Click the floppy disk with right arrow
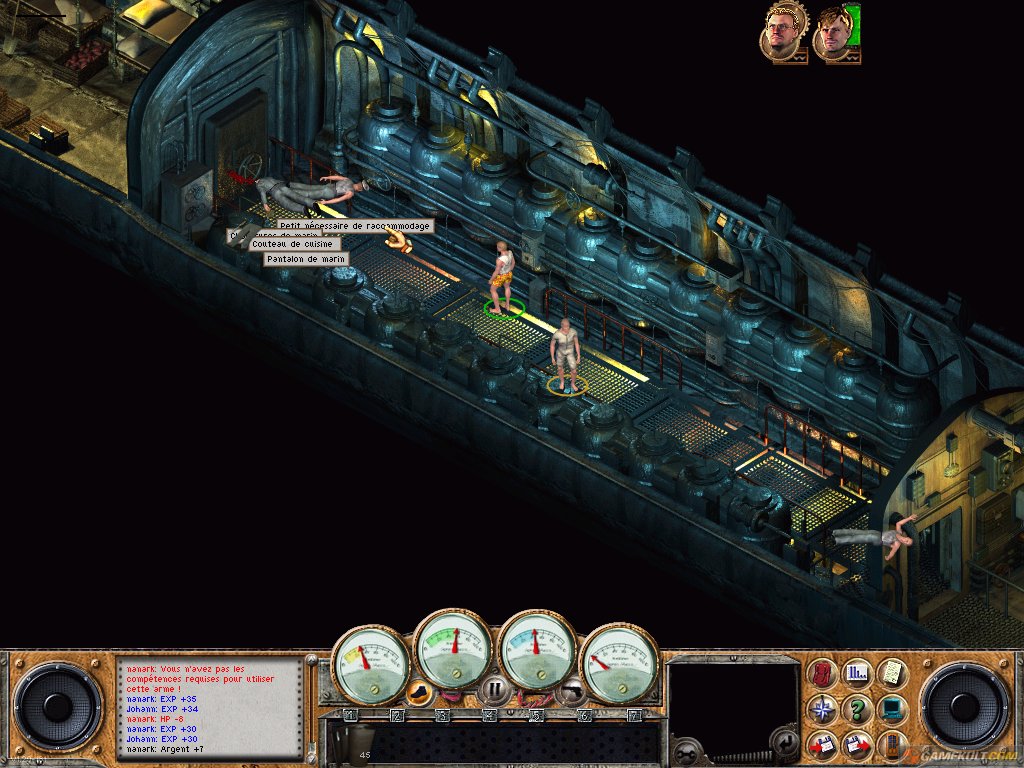The image size is (1024, 768). tap(857, 745)
